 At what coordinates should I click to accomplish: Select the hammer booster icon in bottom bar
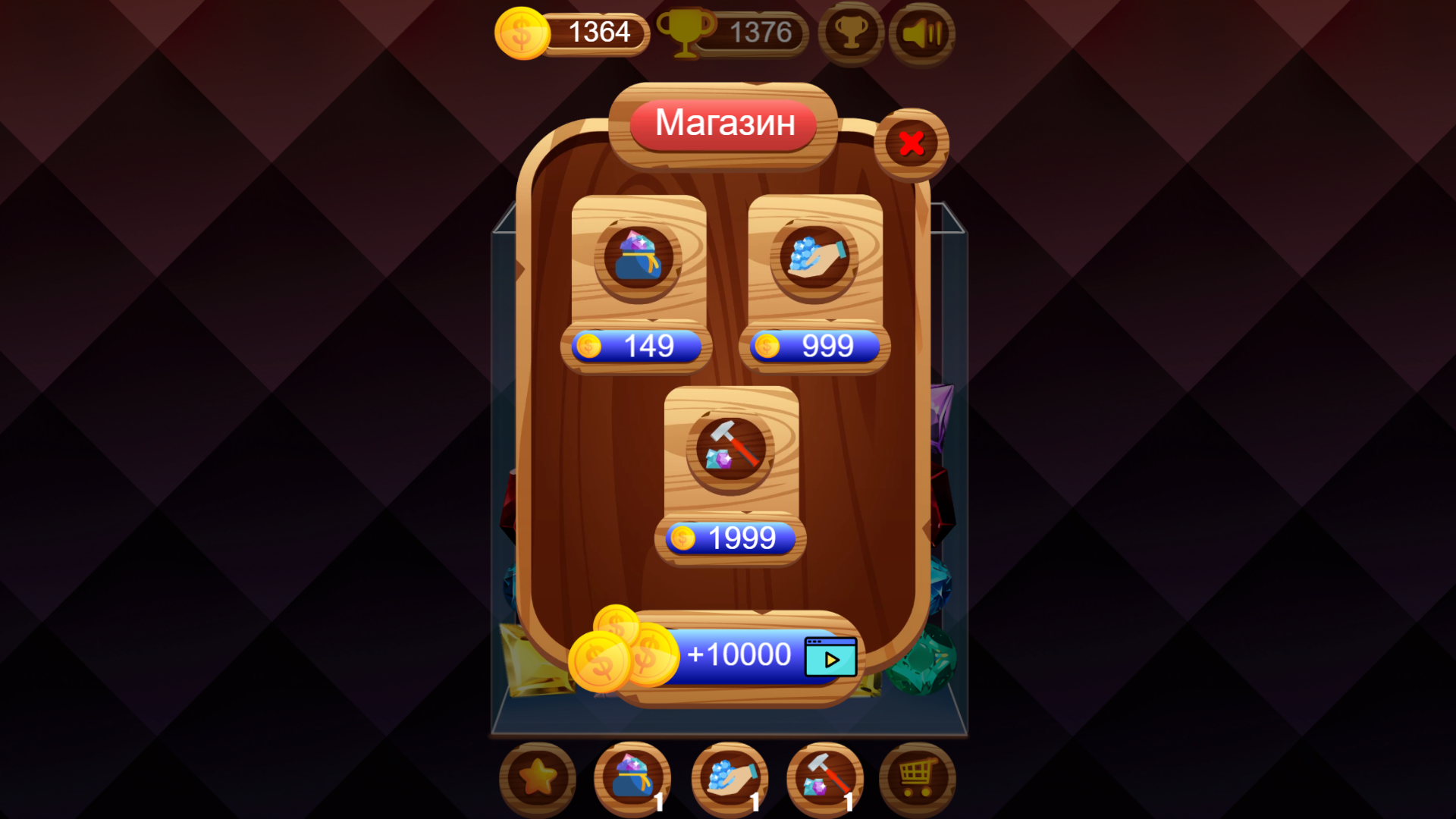coord(826,777)
